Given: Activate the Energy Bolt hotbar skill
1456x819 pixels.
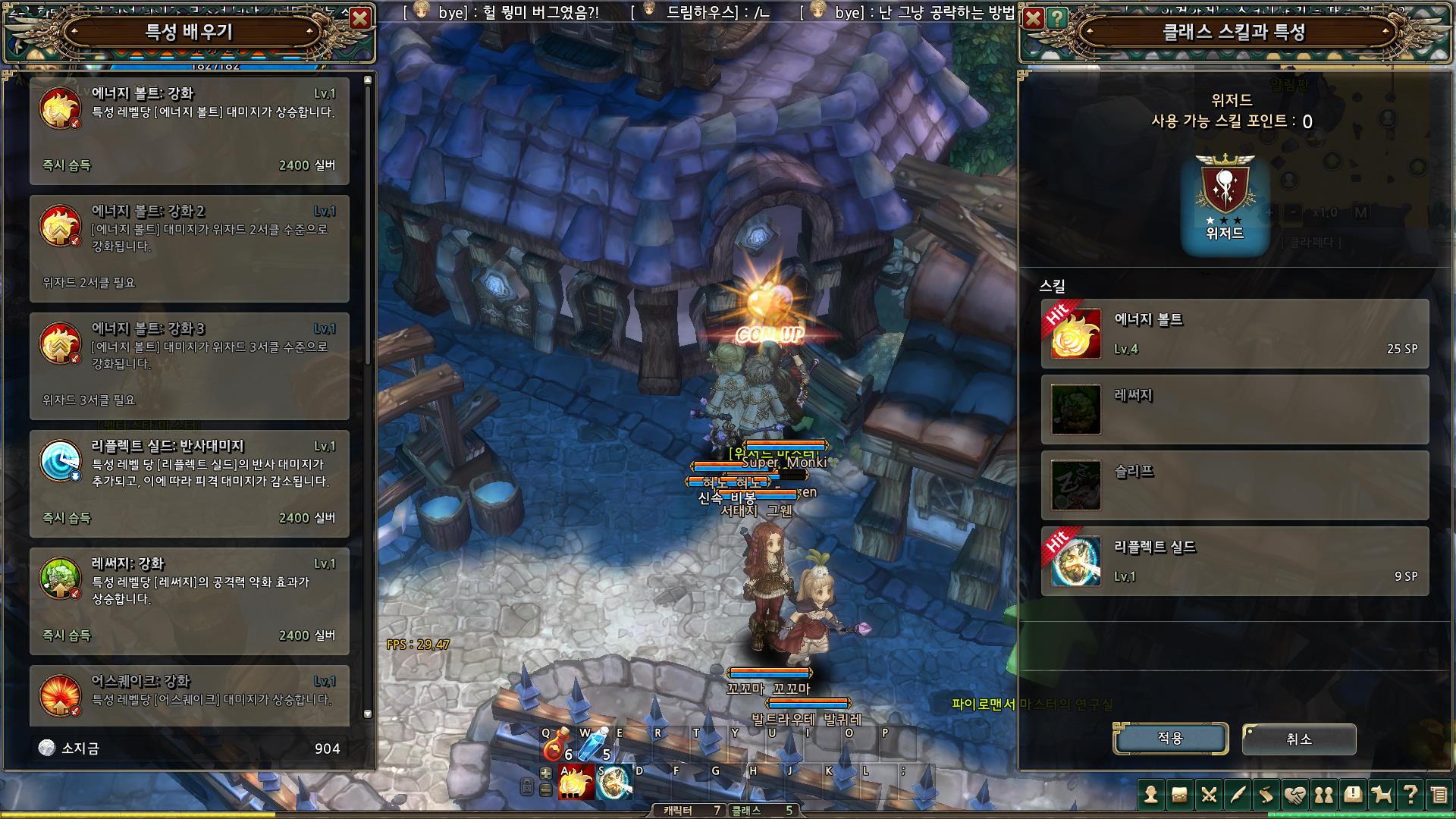Looking at the screenshot, I should 576,783.
